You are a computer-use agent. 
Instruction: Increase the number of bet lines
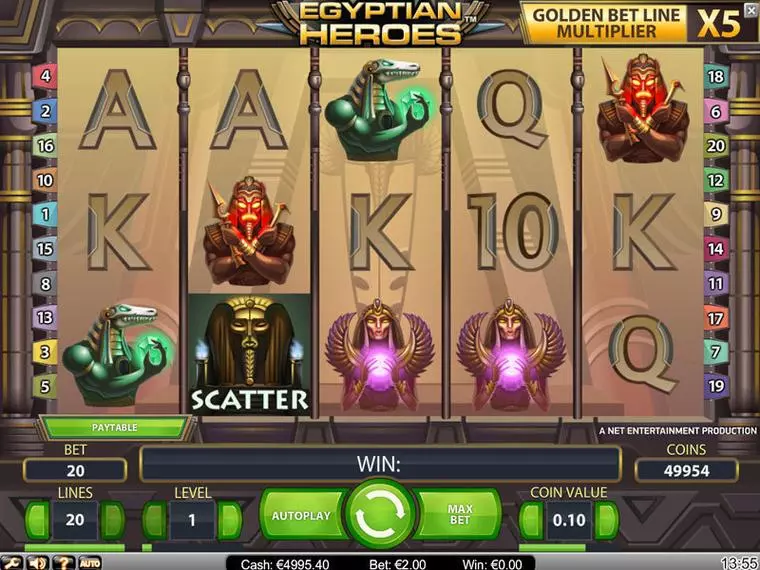pos(113,521)
